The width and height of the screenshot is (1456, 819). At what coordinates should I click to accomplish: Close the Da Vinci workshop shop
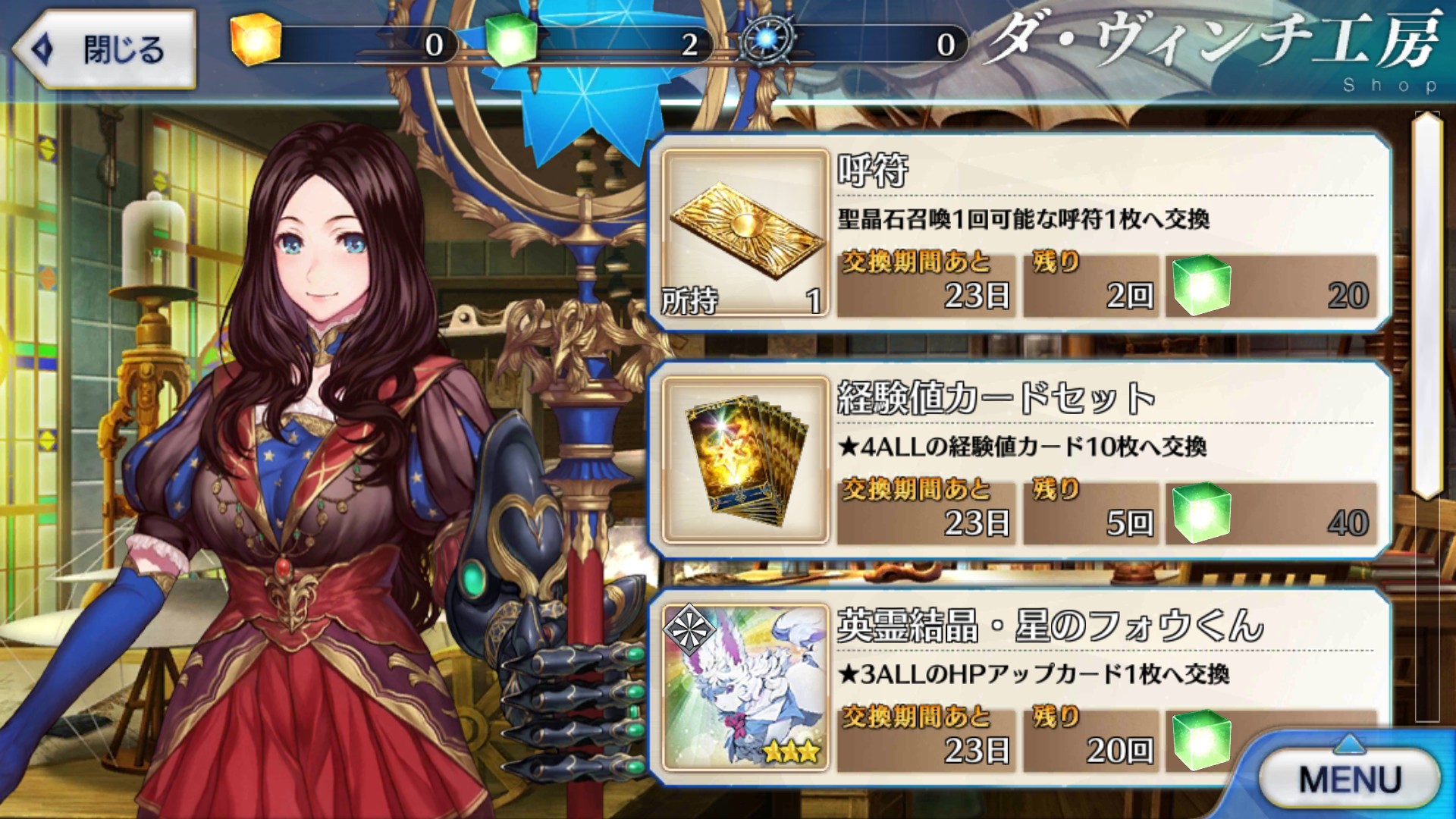pos(105,50)
